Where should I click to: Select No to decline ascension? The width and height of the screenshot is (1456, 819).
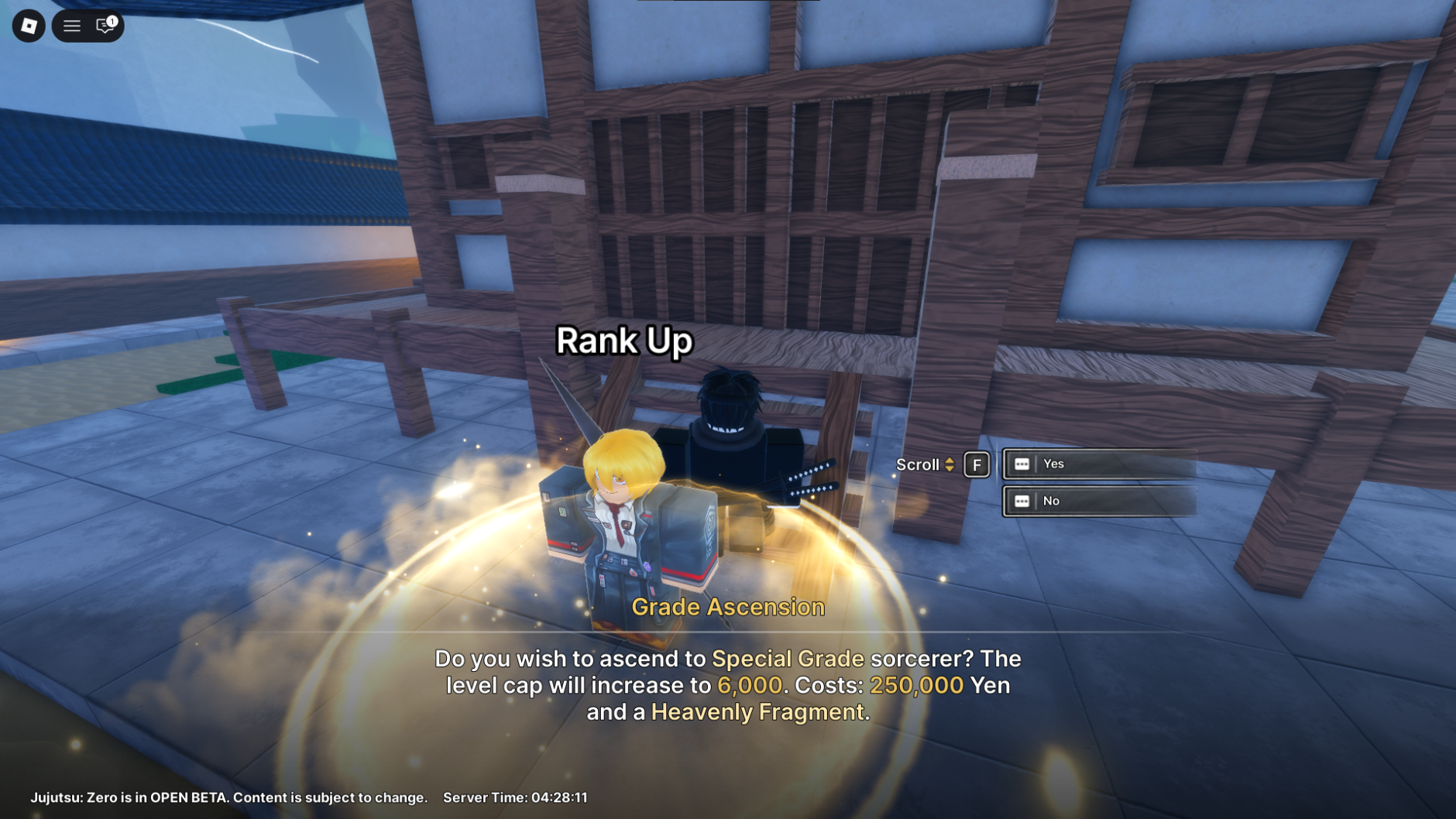(x=1099, y=501)
